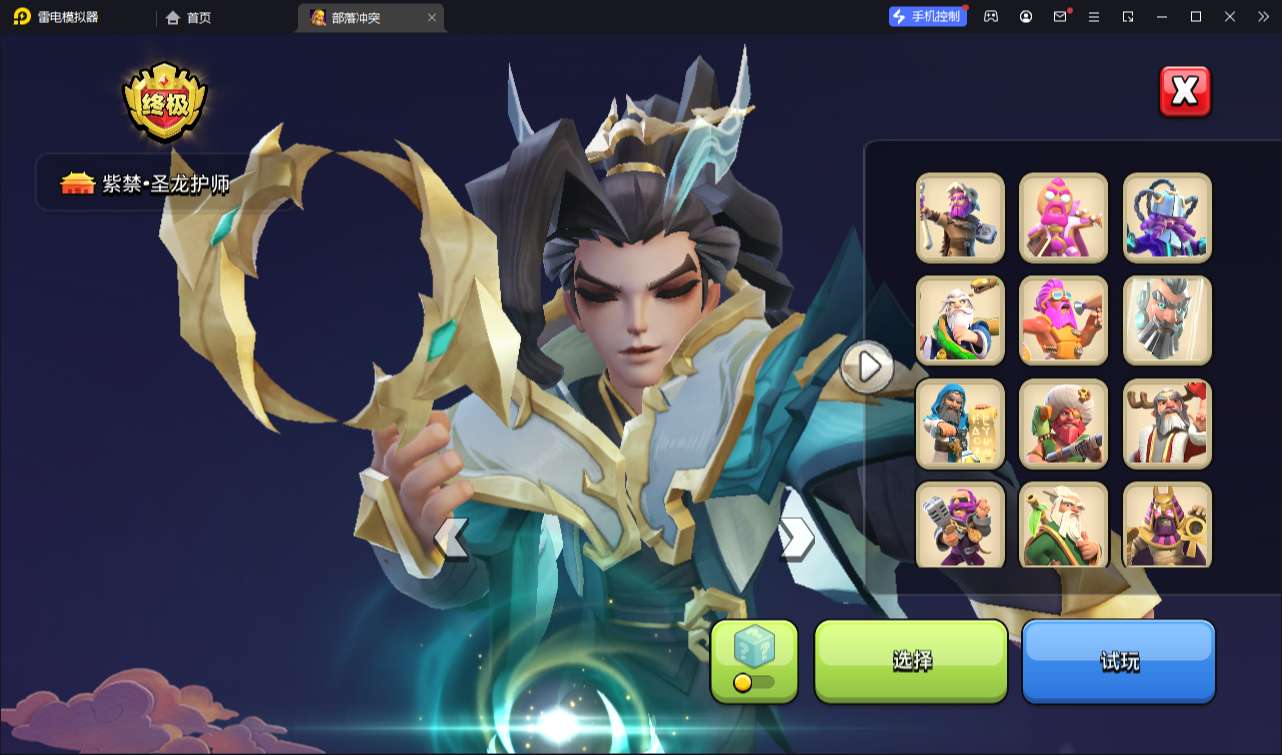Image resolution: width=1282 pixels, height=755 pixels.
Task: Click the blue 试玩 button
Action: point(1118,660)
